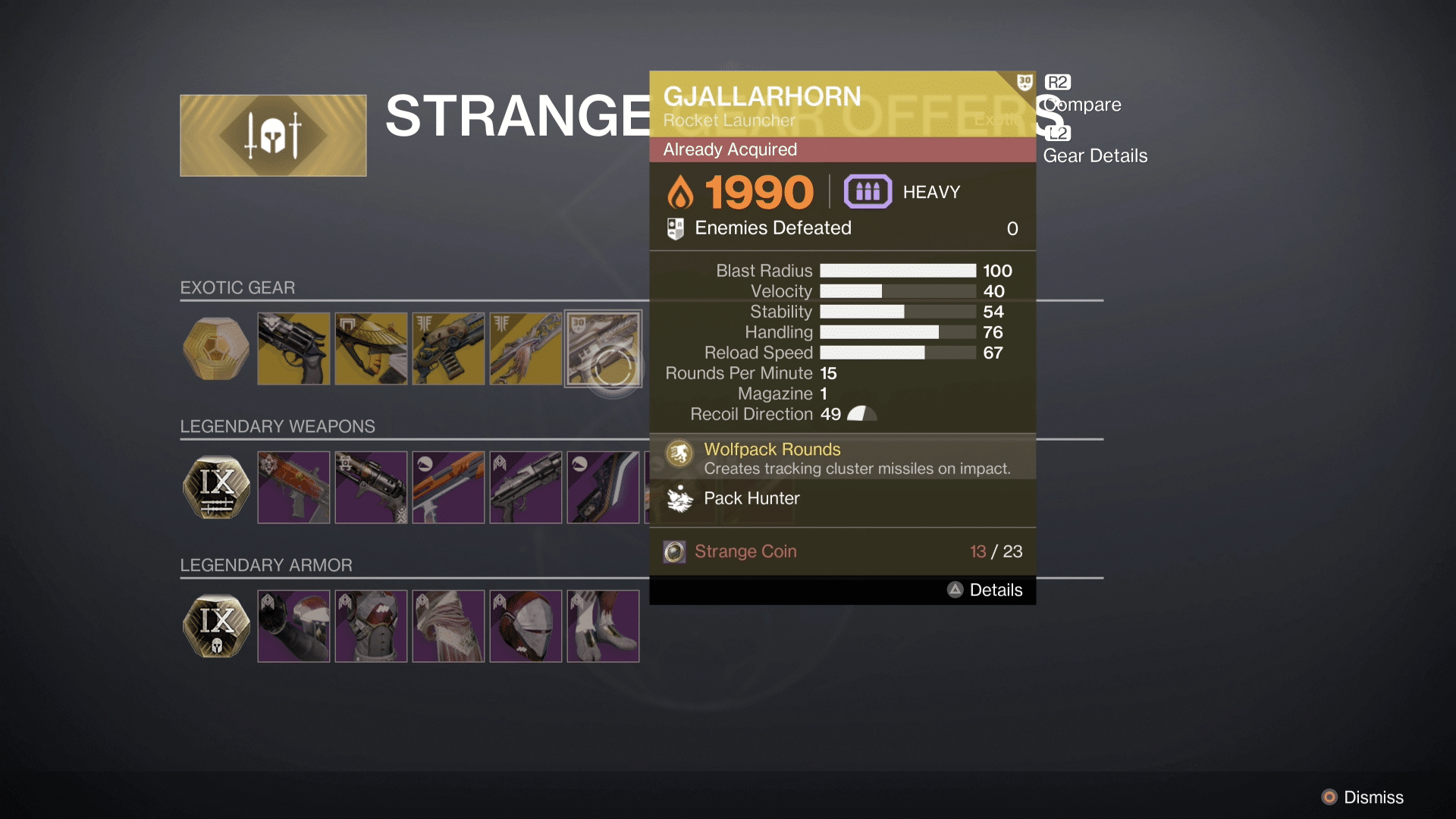Choose the legendary chest armor
This screenshot has height=819, width=1456.
(371, 626)
